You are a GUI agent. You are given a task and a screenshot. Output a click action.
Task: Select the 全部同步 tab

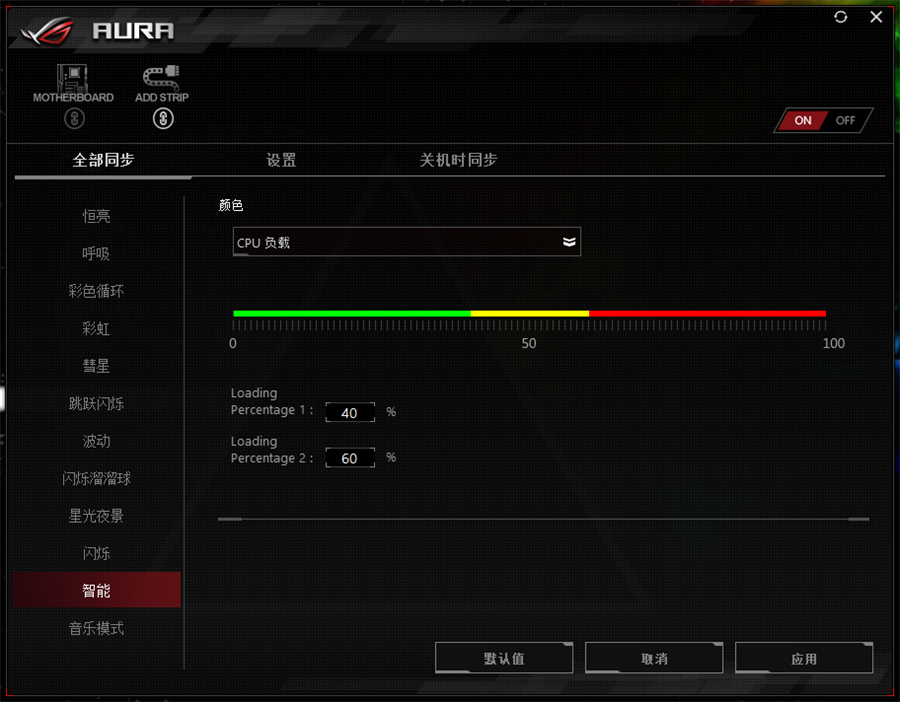click(x=103, y=160)
